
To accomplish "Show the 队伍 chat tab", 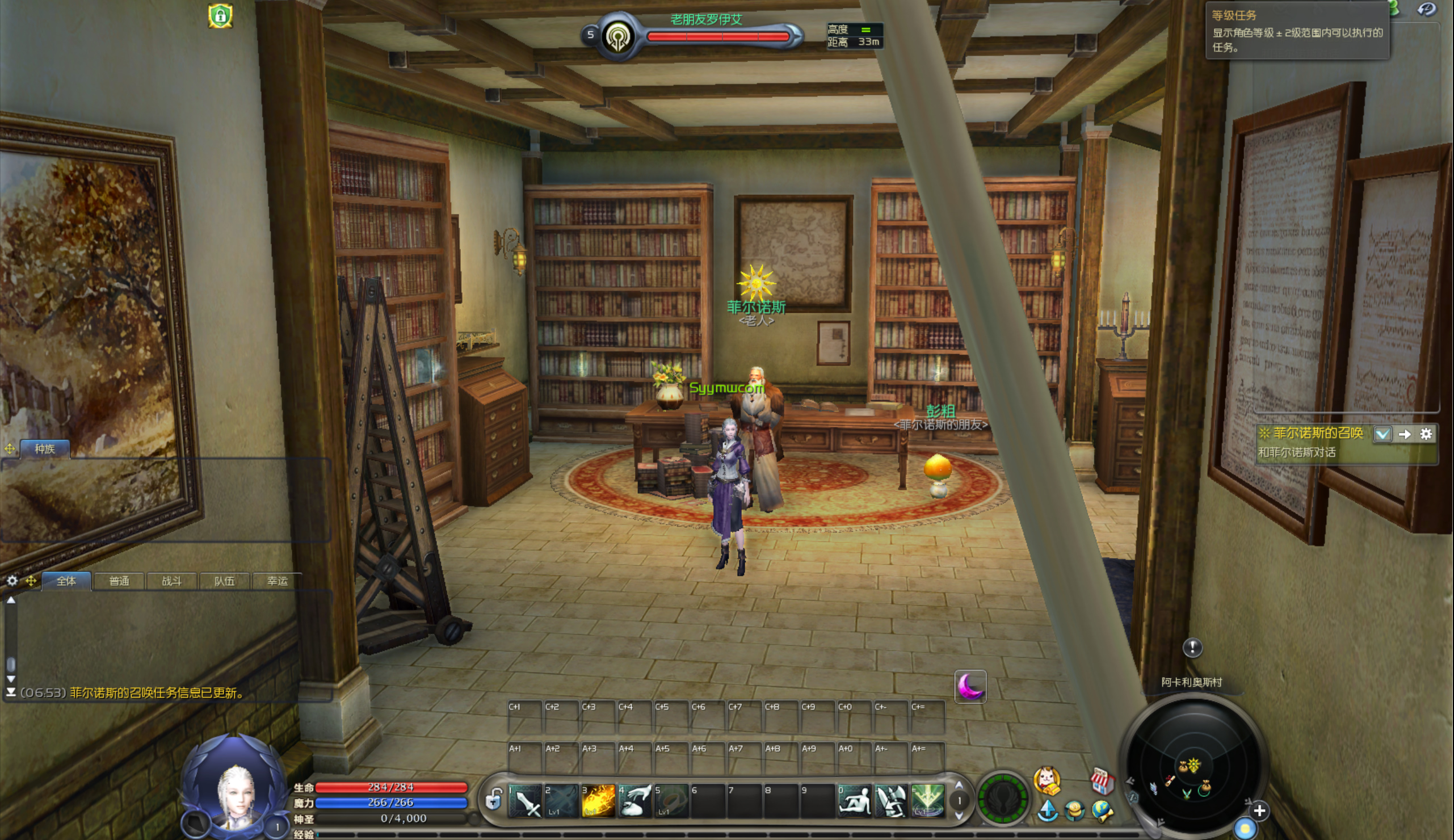I will (x=224, y=581).
